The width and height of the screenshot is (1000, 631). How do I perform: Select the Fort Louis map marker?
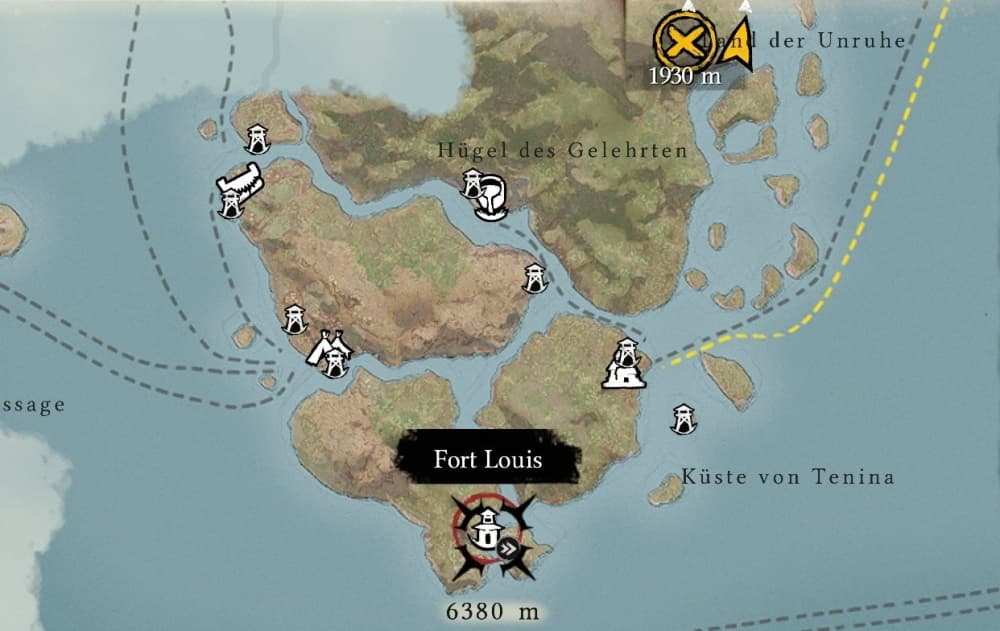(x=486, y=528)
